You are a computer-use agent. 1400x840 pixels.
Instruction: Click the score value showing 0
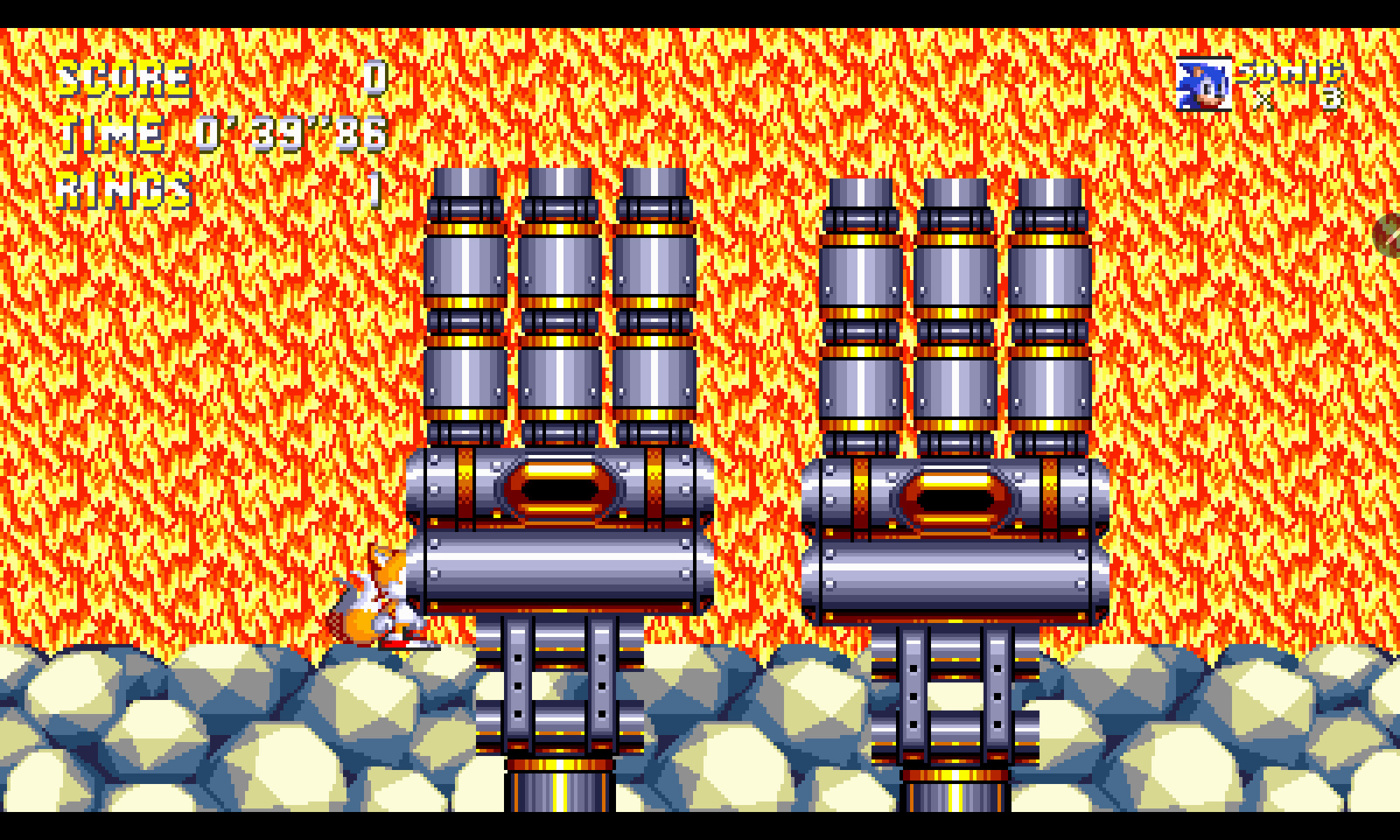click(x=374, y=78)
